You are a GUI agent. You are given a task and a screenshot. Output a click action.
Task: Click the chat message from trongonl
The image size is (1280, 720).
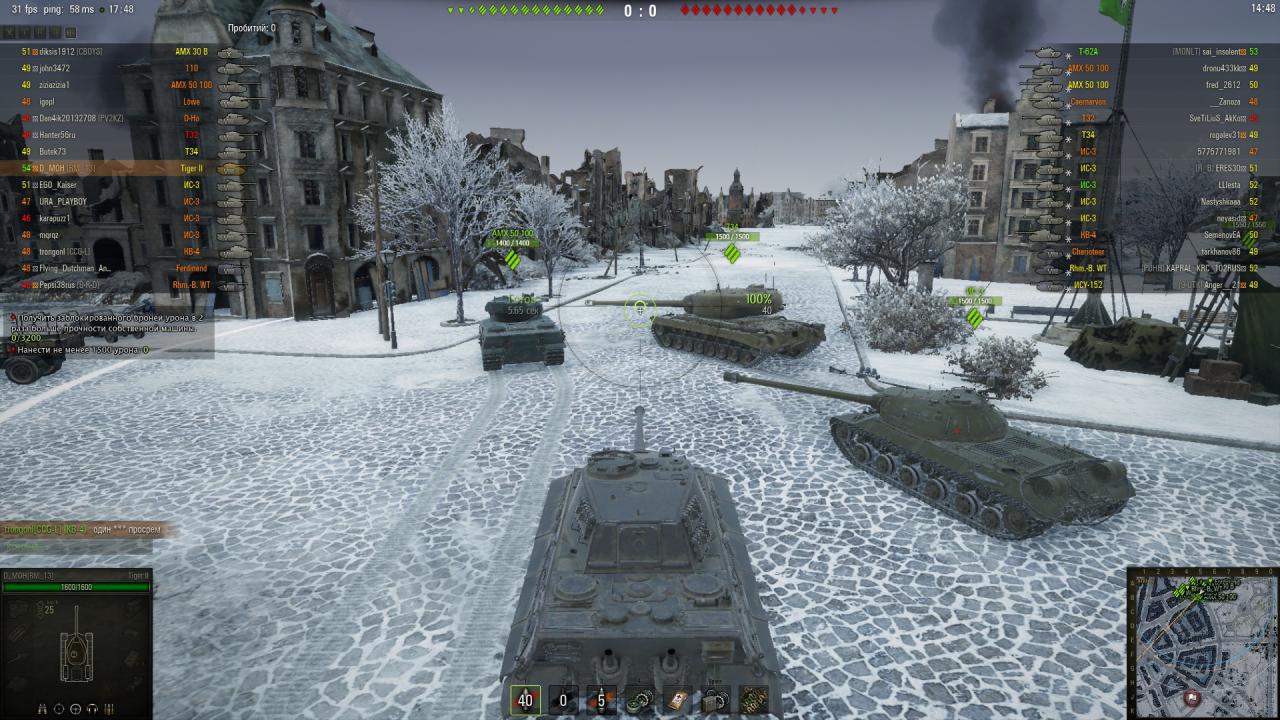click(80, 528)
